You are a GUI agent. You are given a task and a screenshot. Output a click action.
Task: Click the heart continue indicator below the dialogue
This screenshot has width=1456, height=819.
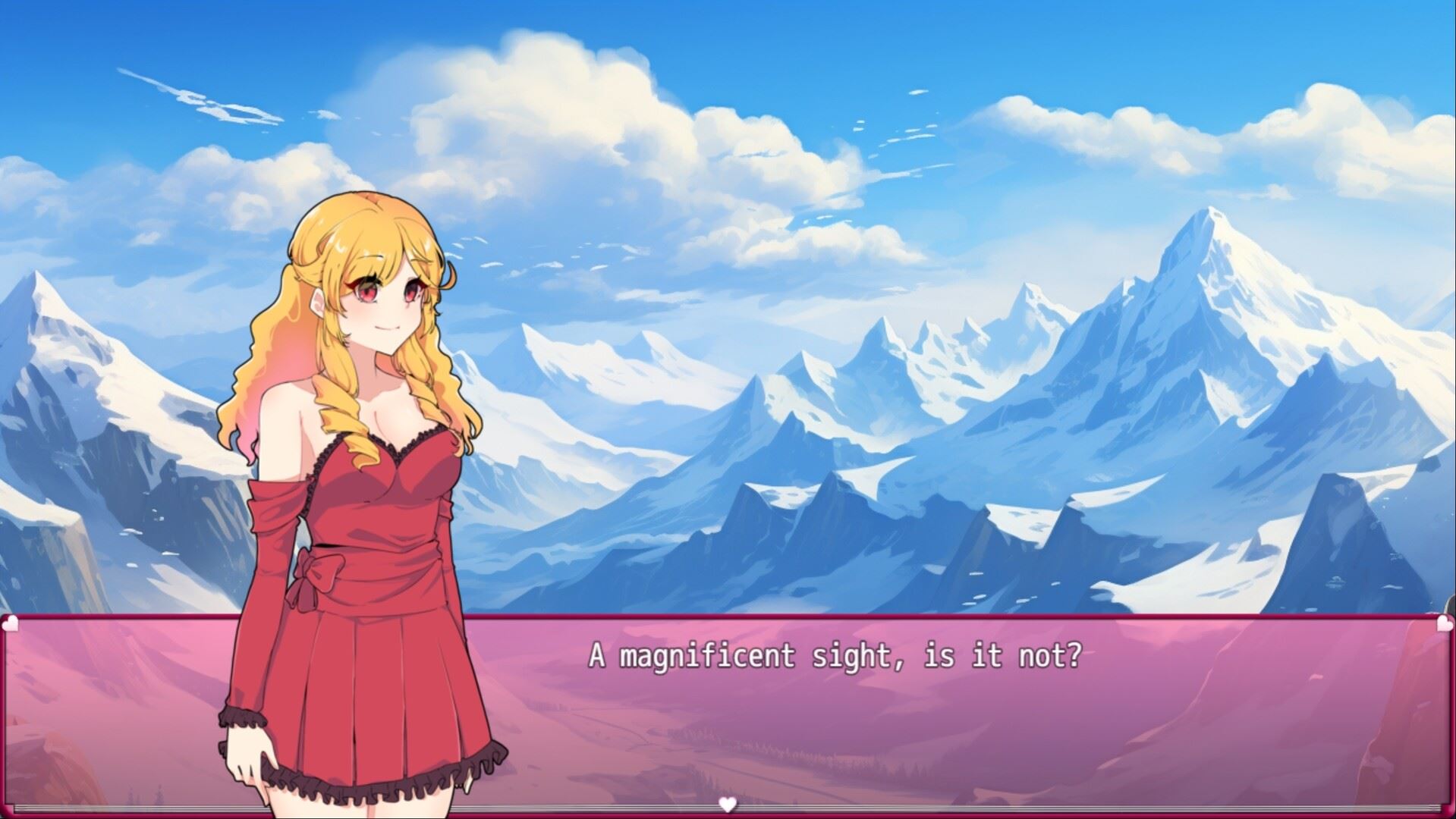[728, 805]
